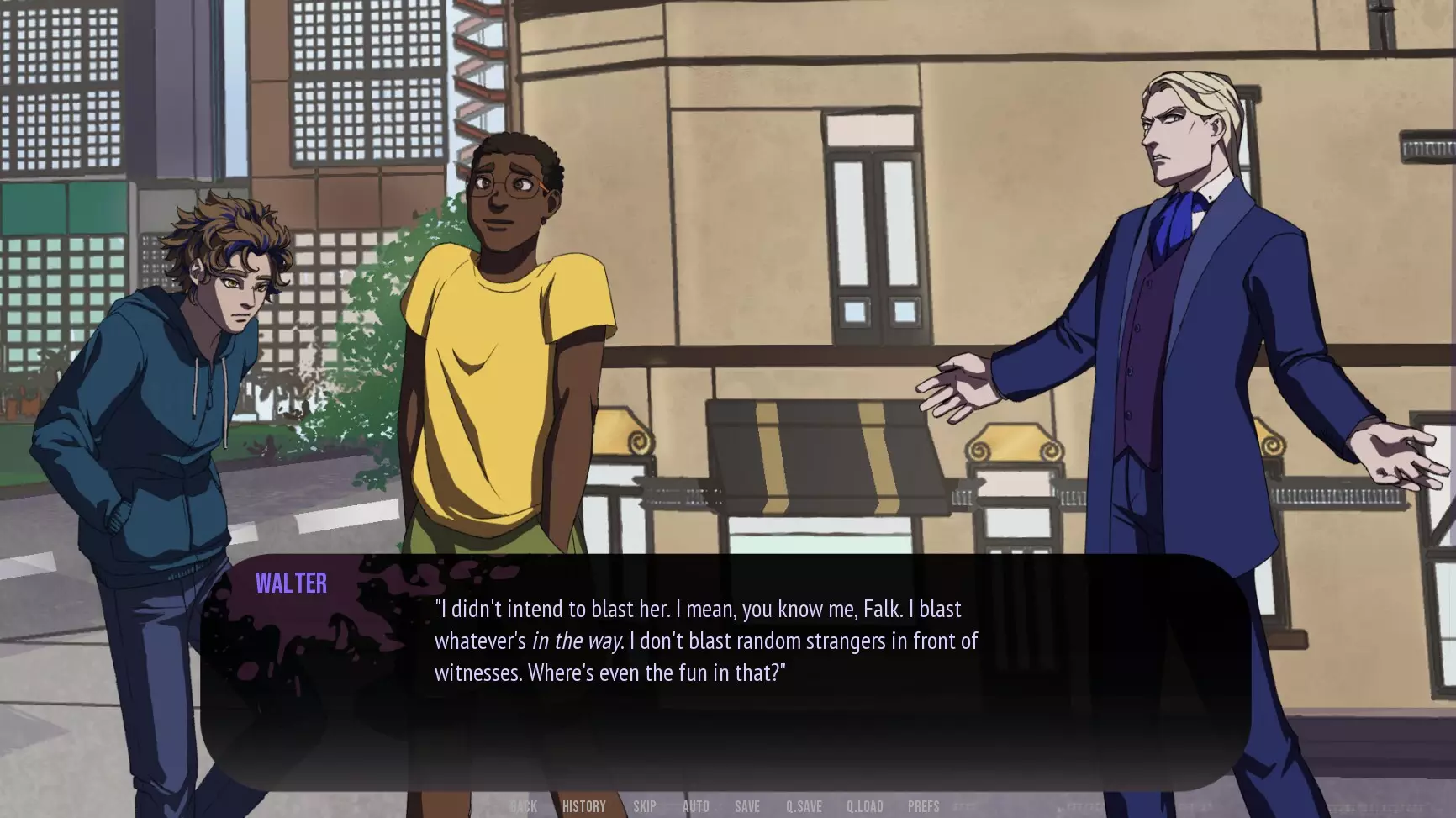Screen dimensions: 1456x818
Task: Open the Save game screen
Action: 746,806
